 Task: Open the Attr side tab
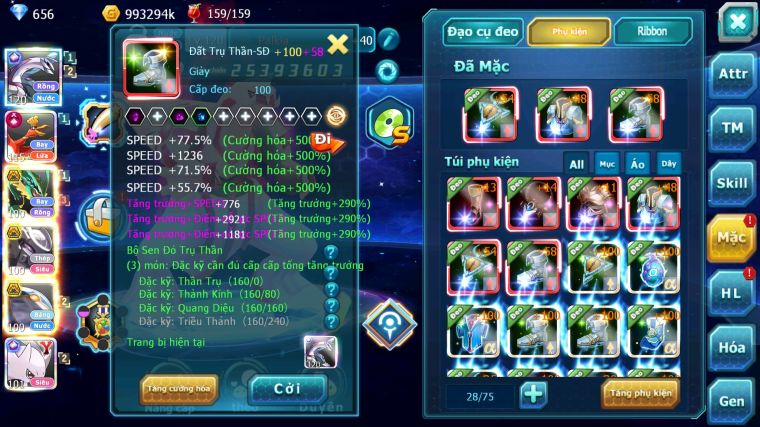[733, 74]
